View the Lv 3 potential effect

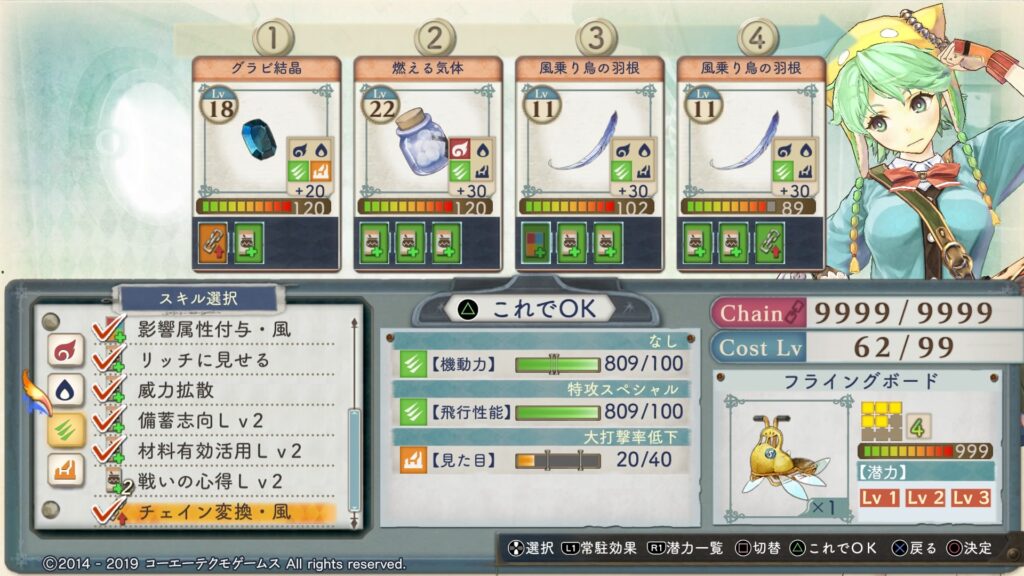971,497
